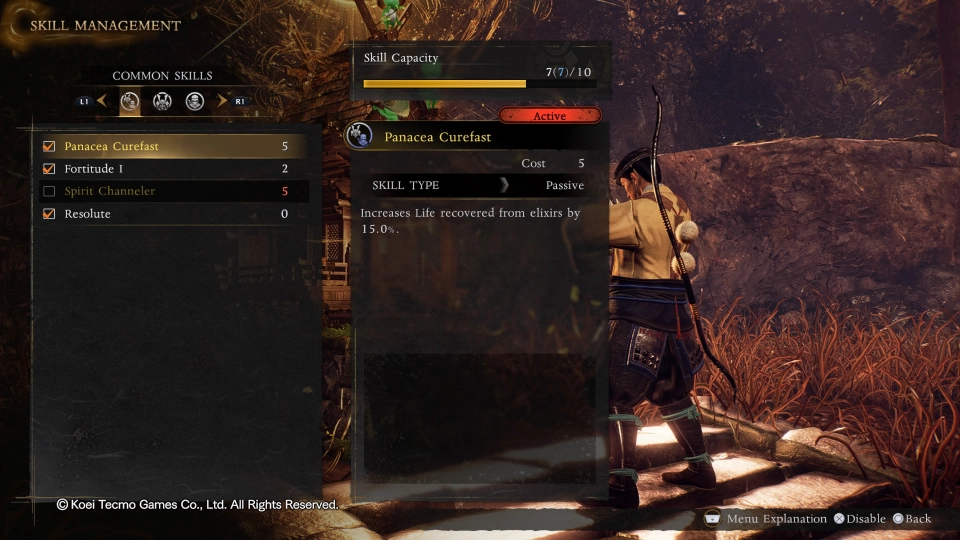Switch to the samurai helmet skills tab
This screenshot has height=540, width=960.
click(x=162, y=101)
